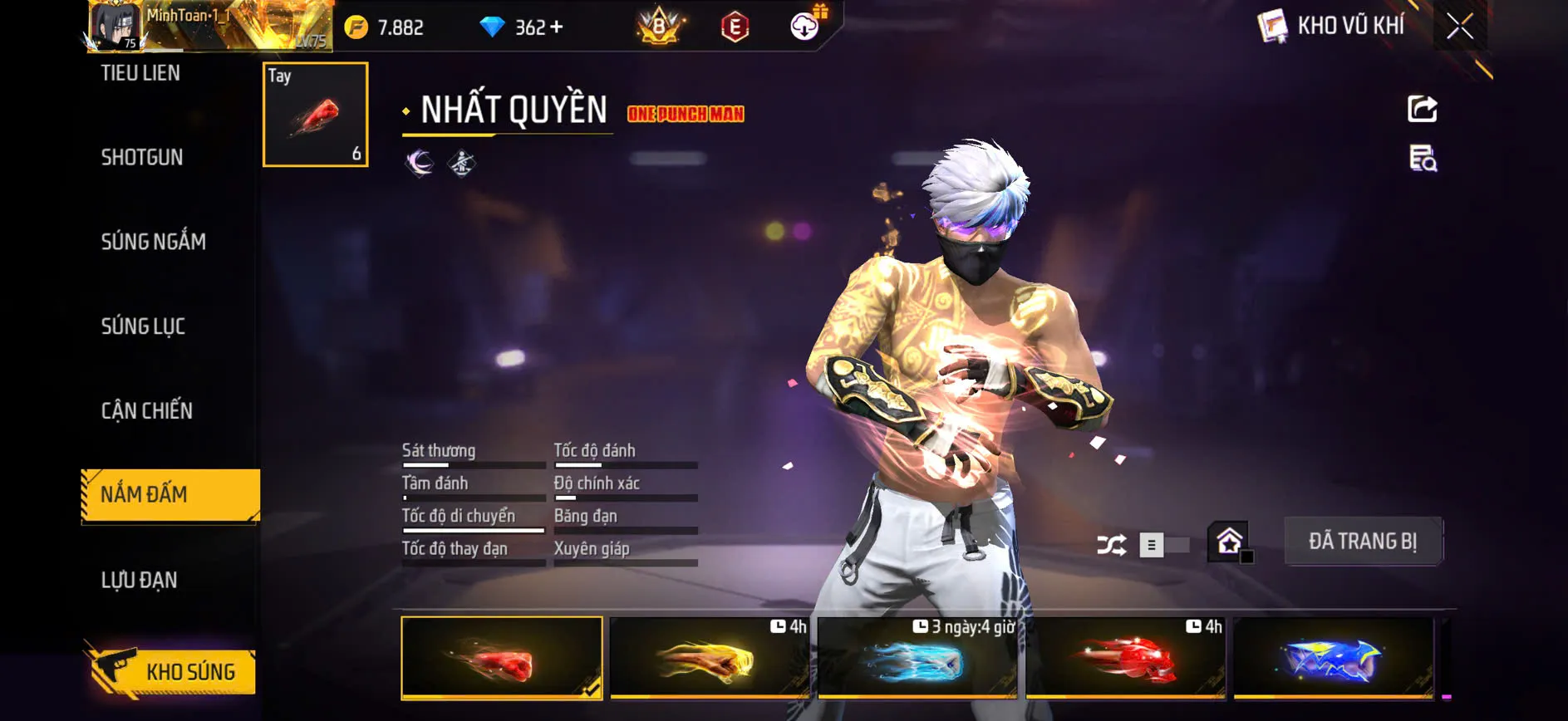Open the cloud download gift icon
The width and height of the screenshot is (1568, 721).
click(800, 26)
